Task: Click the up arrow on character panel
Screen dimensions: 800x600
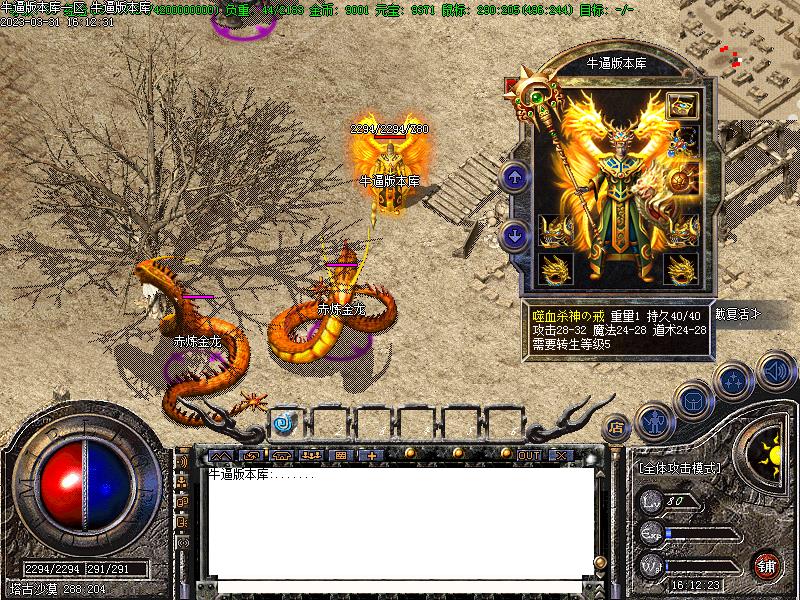Action: pos(515,178)
